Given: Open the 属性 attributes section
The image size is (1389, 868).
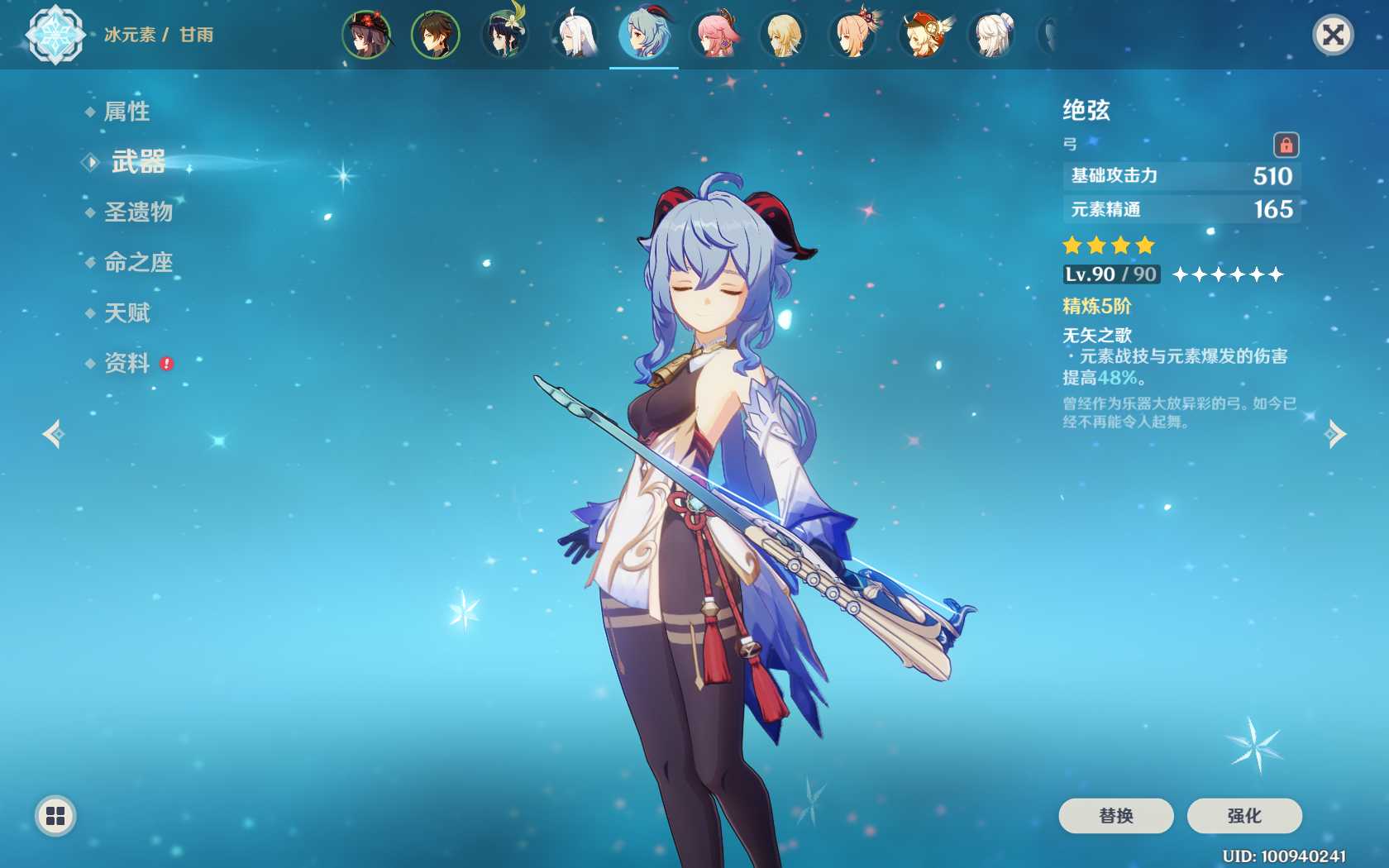Looking at the screenshot, I should click(126, 112).
